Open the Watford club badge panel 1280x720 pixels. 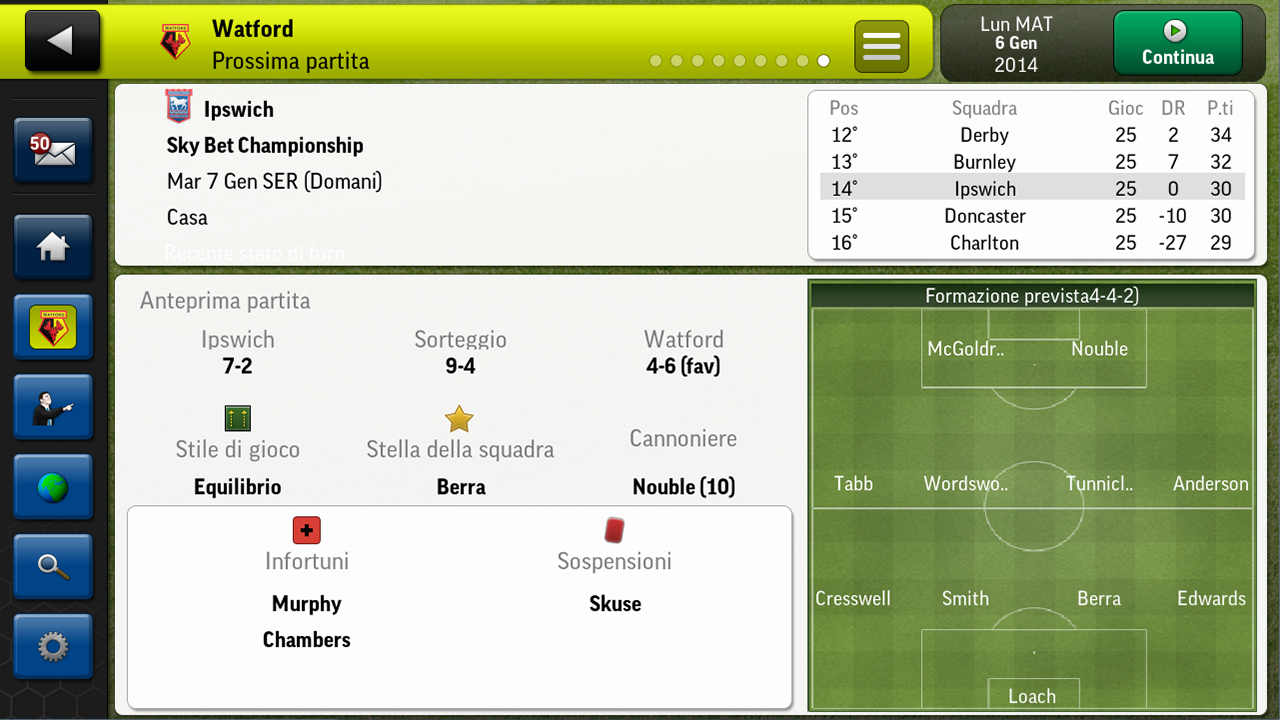tap(53, 327)
